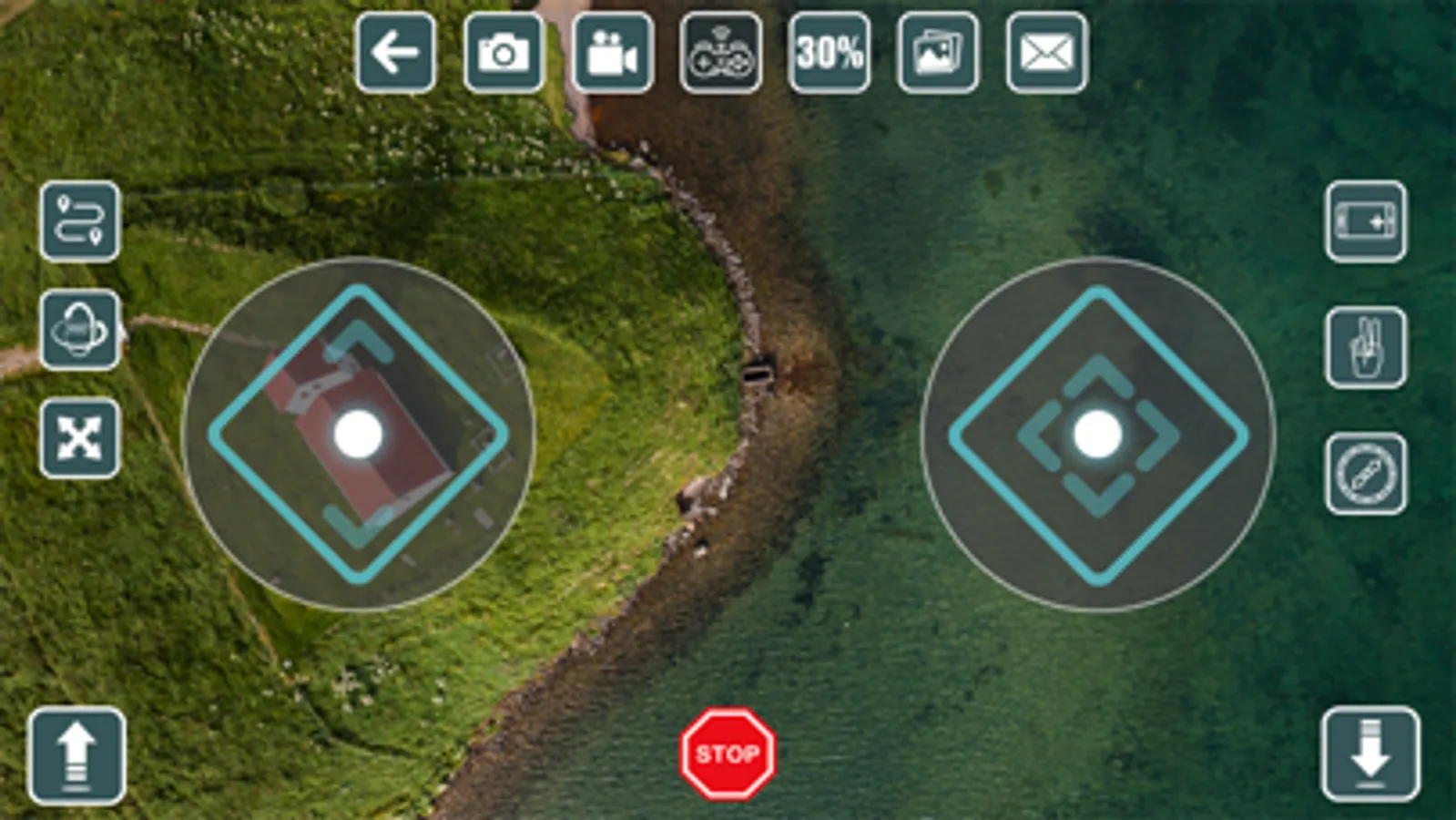Tap the white center dot of left joystick
This screenshot has width=1456, height=820.
358,433
